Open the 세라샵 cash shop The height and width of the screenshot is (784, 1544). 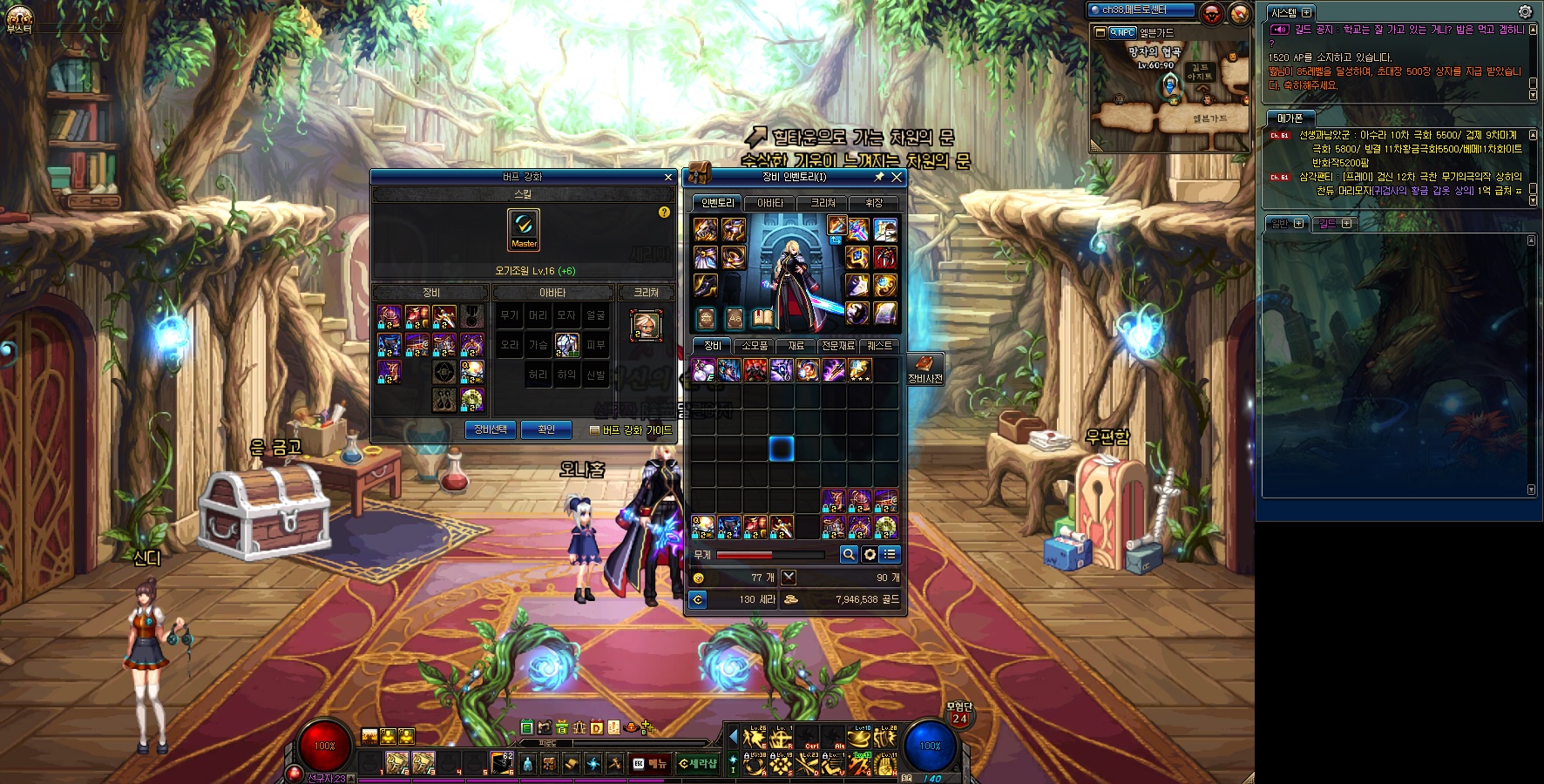(697, 764)
